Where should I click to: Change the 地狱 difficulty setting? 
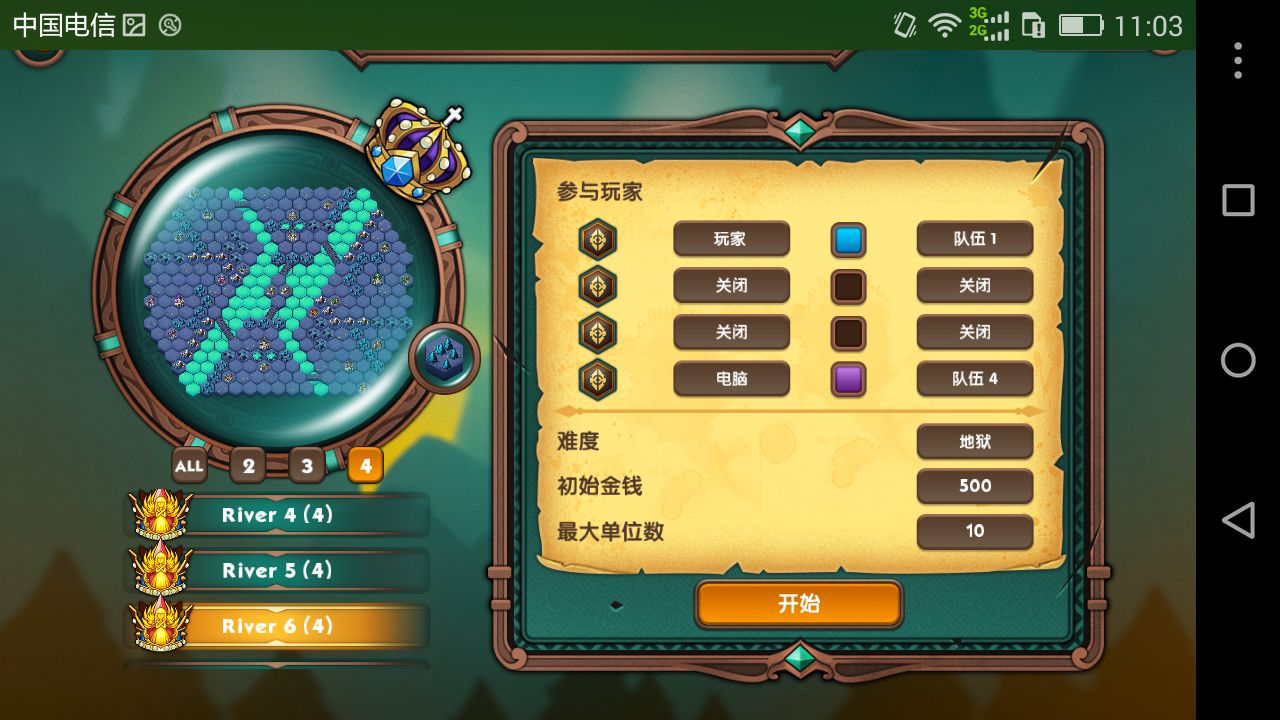point(975,441)
